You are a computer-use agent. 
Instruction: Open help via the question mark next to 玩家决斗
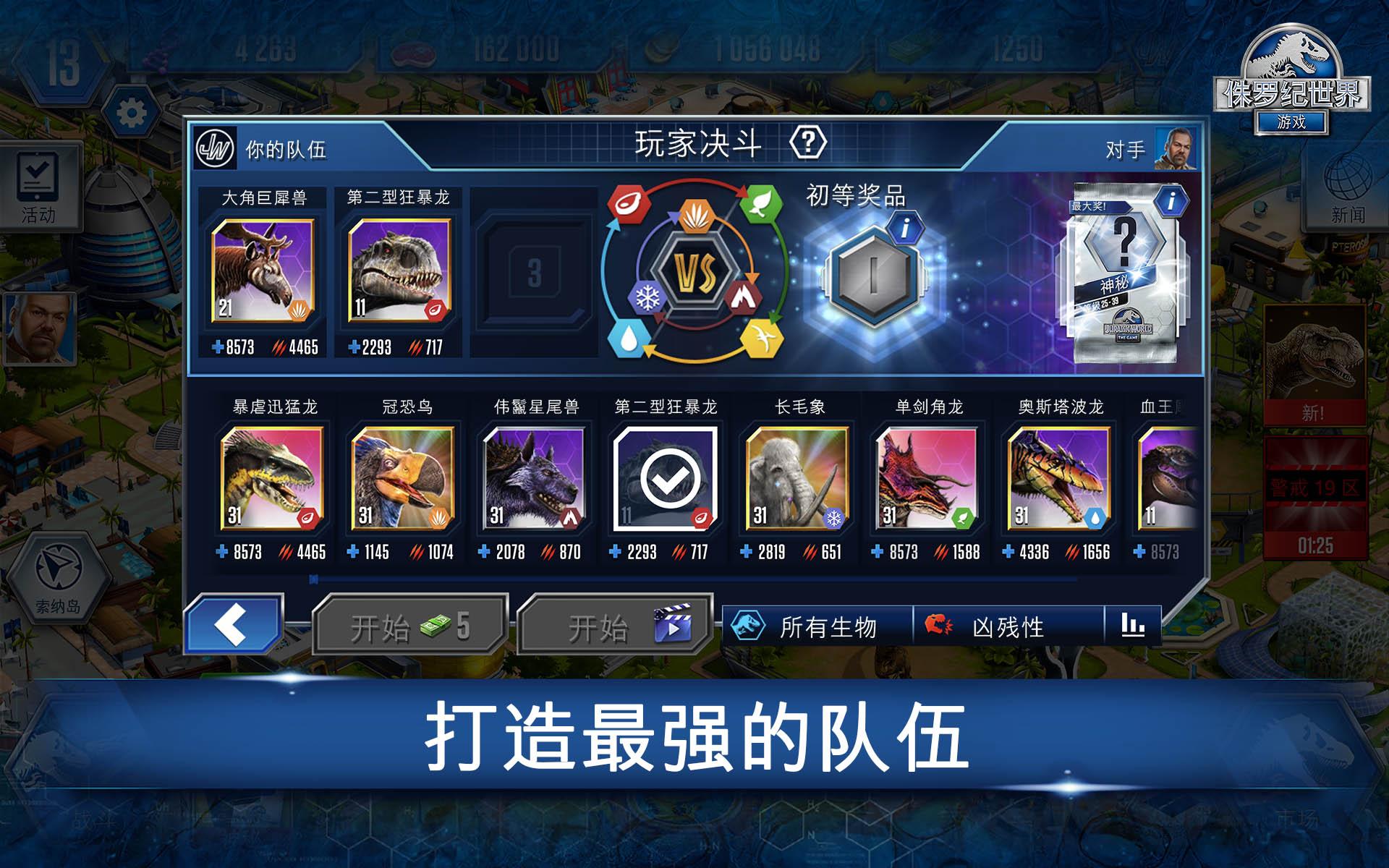[808, 142]
